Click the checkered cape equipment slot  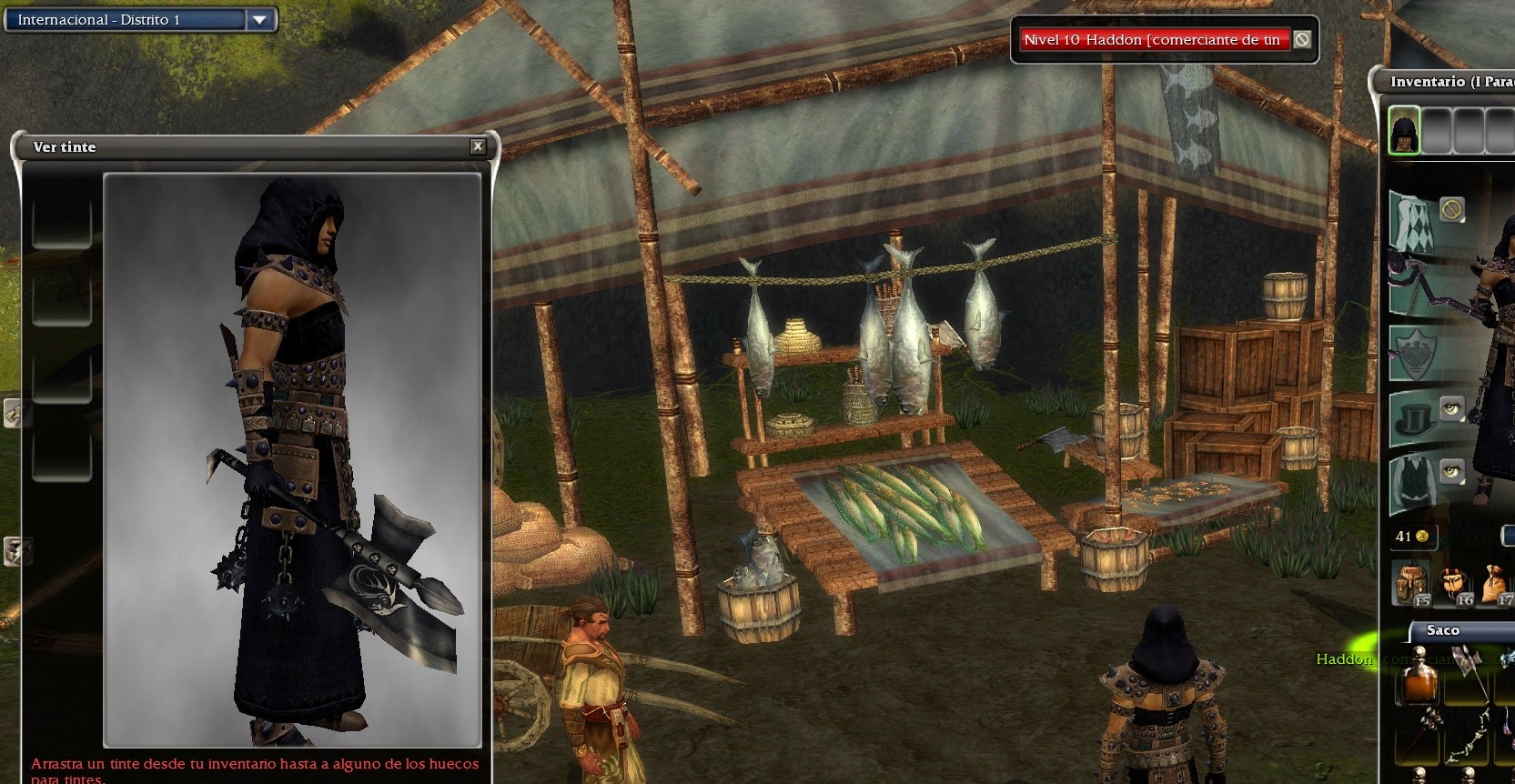click(1412, 221)
